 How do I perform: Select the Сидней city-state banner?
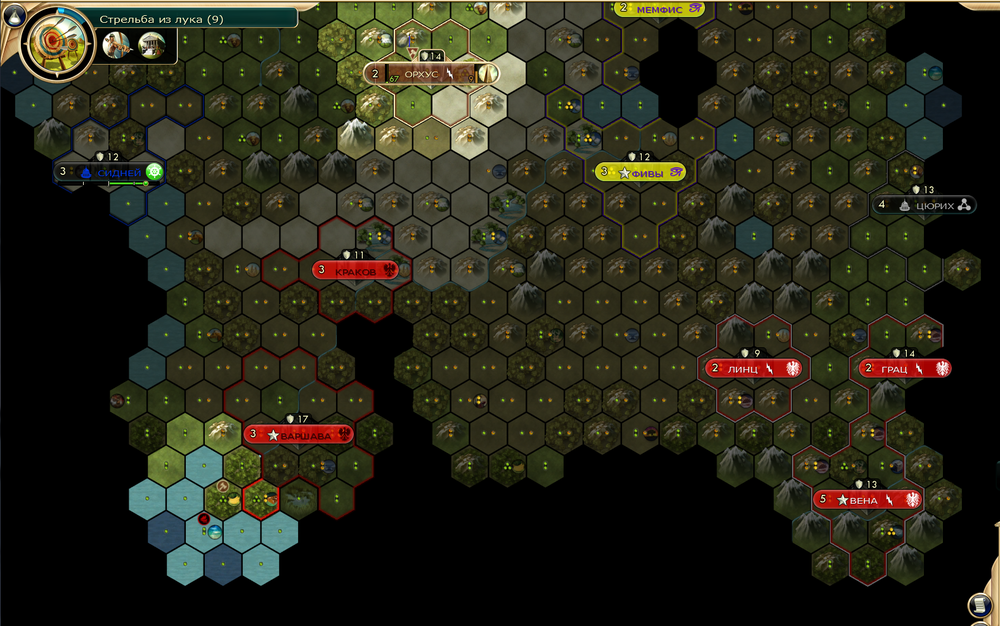[x=110, y=172]
